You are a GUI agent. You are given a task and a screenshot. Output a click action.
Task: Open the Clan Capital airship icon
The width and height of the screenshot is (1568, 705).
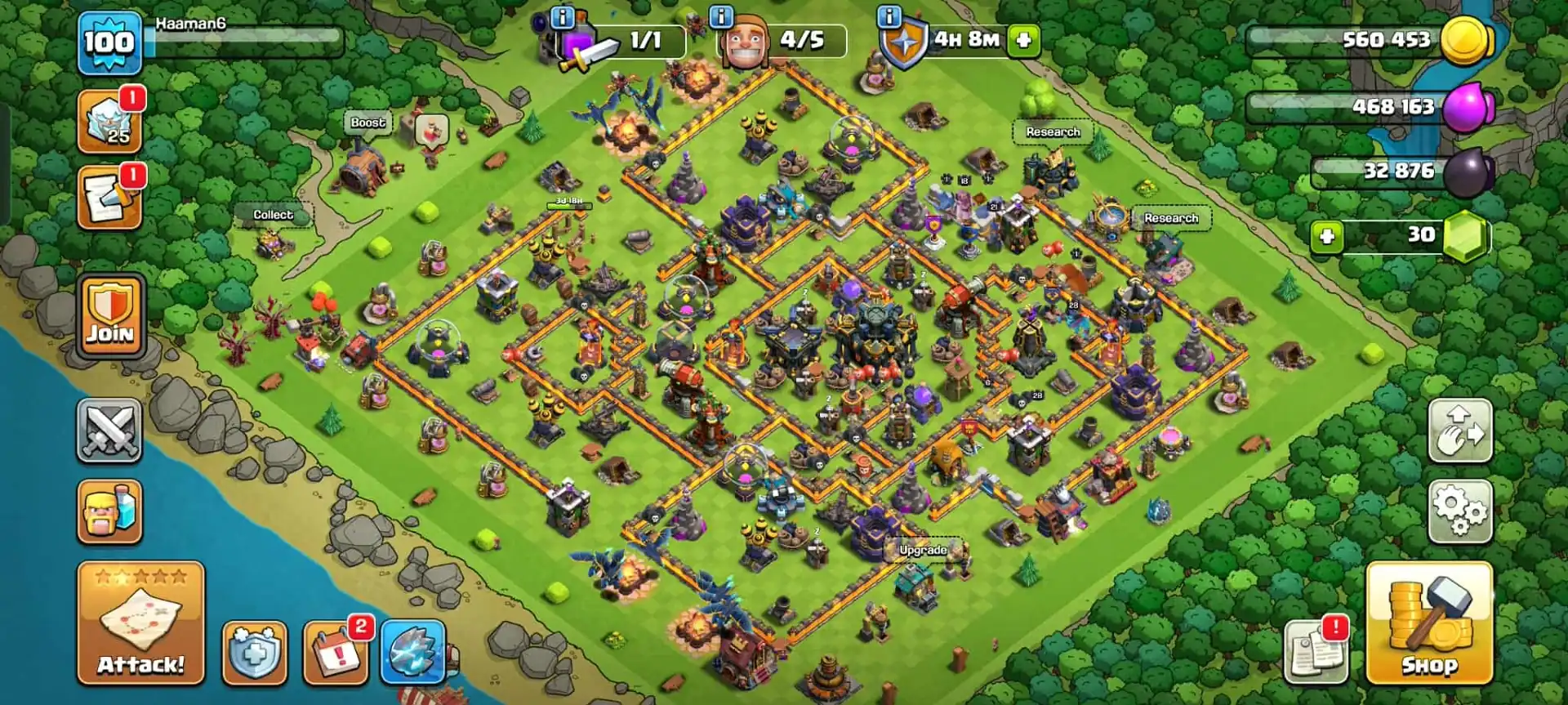[x=416, y=649]
